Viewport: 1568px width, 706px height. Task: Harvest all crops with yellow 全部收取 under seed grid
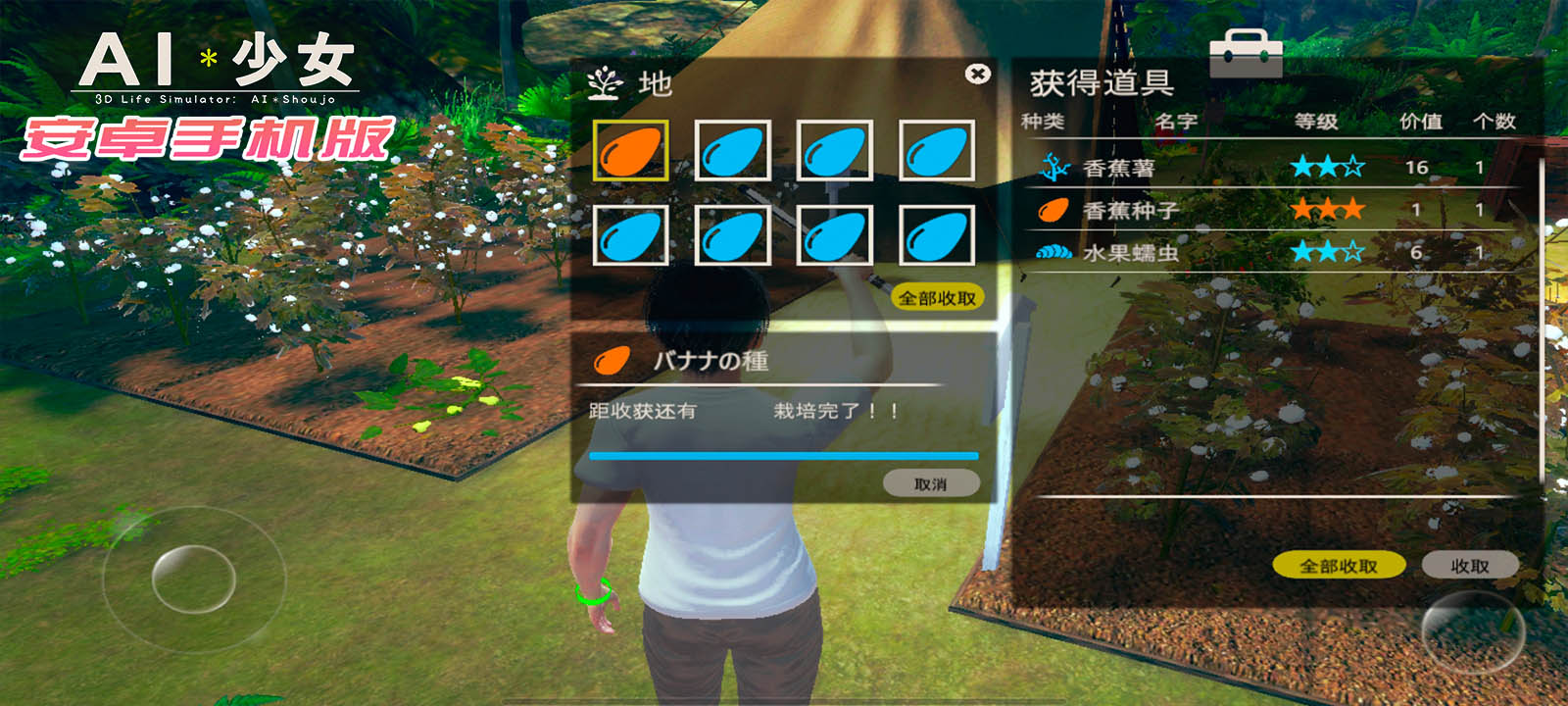pyautogui.click(x=937, y=298)
